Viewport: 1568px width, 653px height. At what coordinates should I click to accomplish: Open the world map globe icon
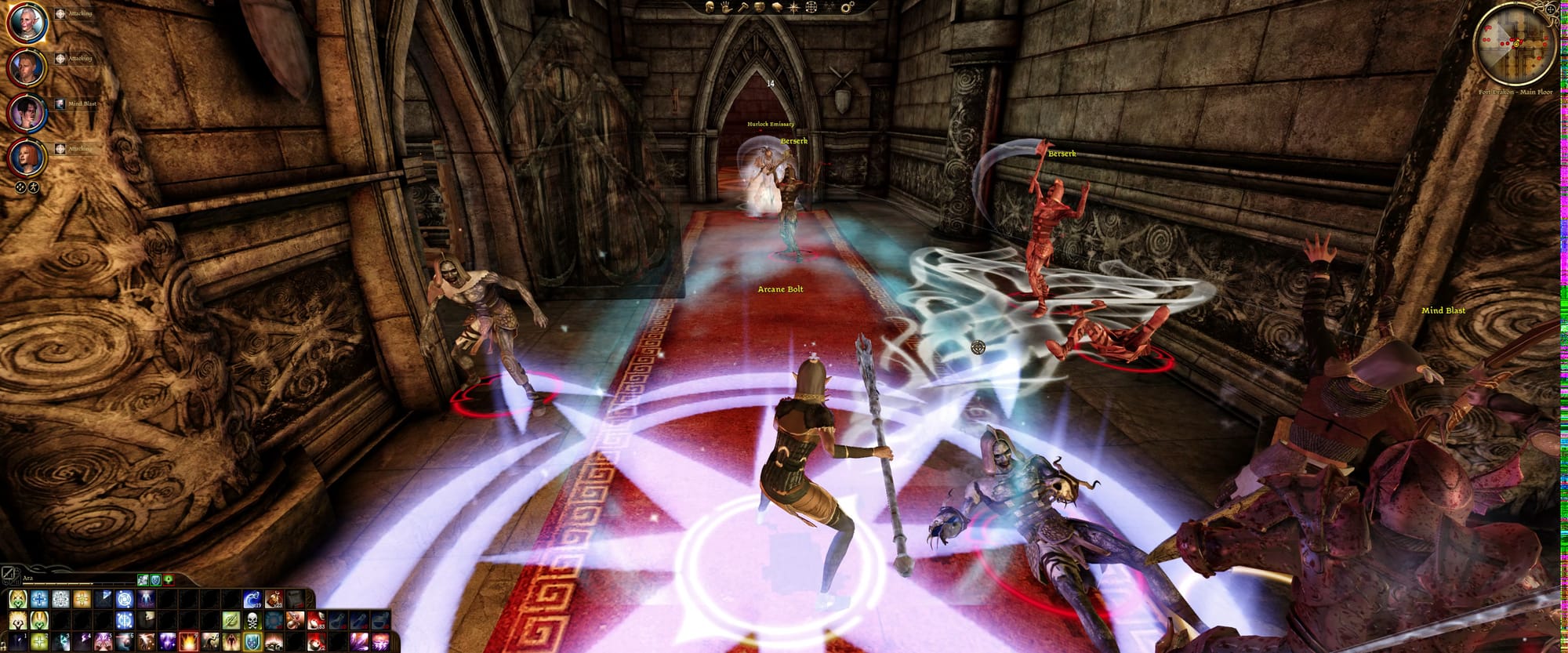811,7
